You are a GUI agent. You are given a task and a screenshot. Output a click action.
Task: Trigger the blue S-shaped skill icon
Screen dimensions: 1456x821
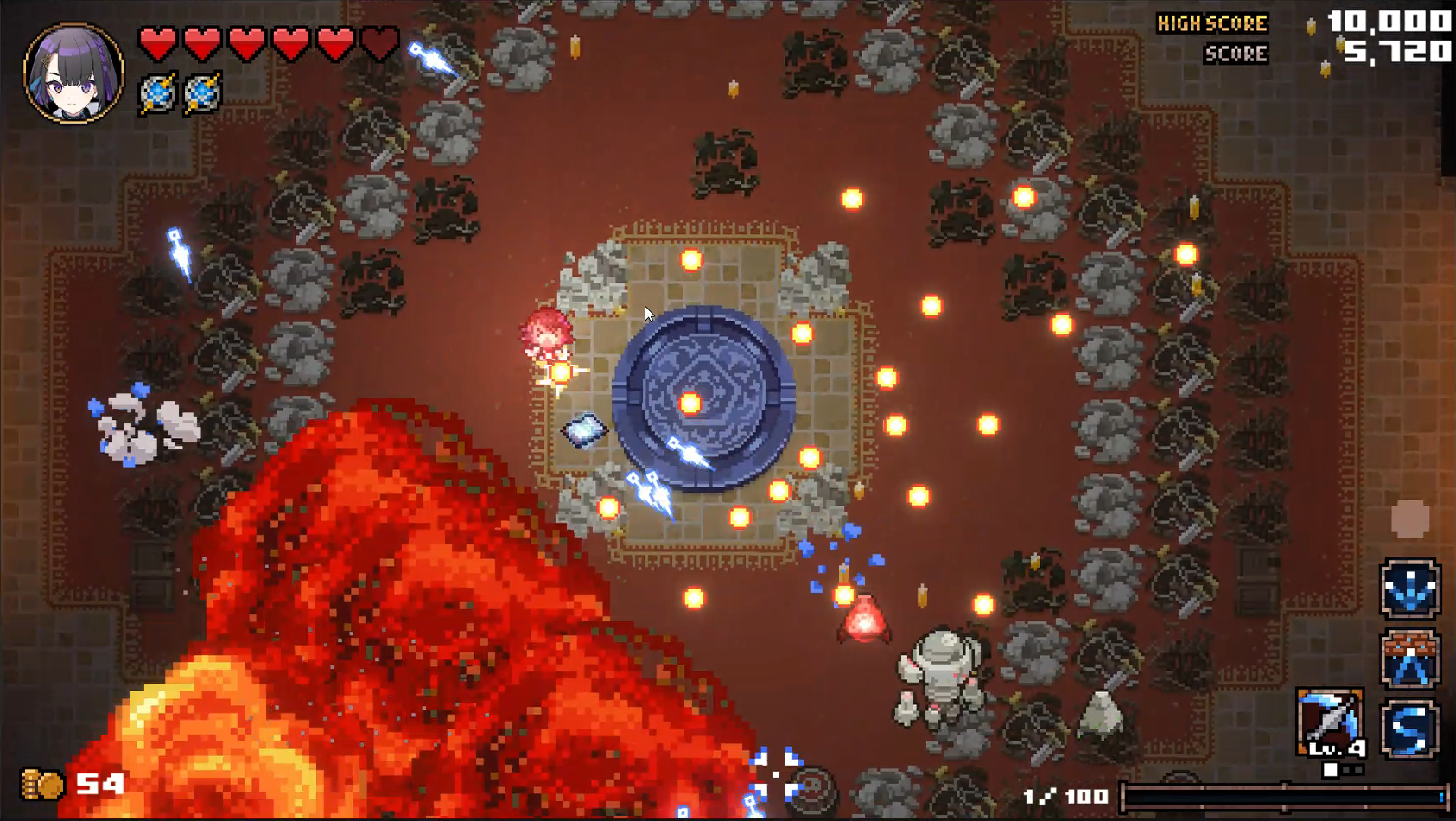(x=1409, y=729)
